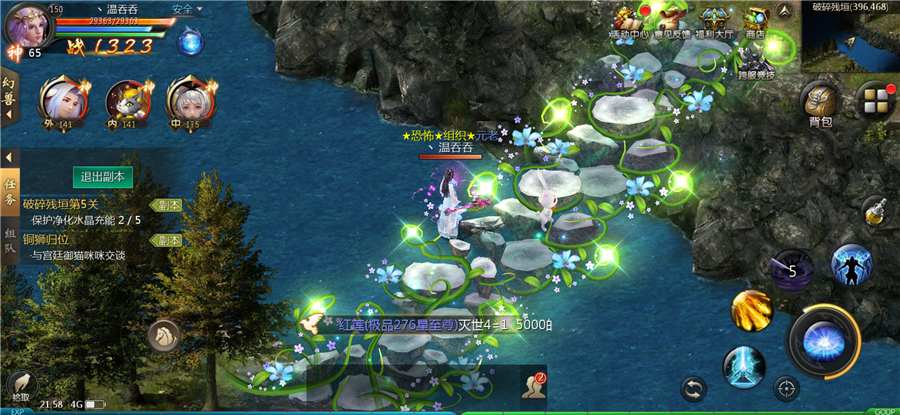Open the 安全 mode dropdown
The image size is (900, 415).
tap(186, 9)
